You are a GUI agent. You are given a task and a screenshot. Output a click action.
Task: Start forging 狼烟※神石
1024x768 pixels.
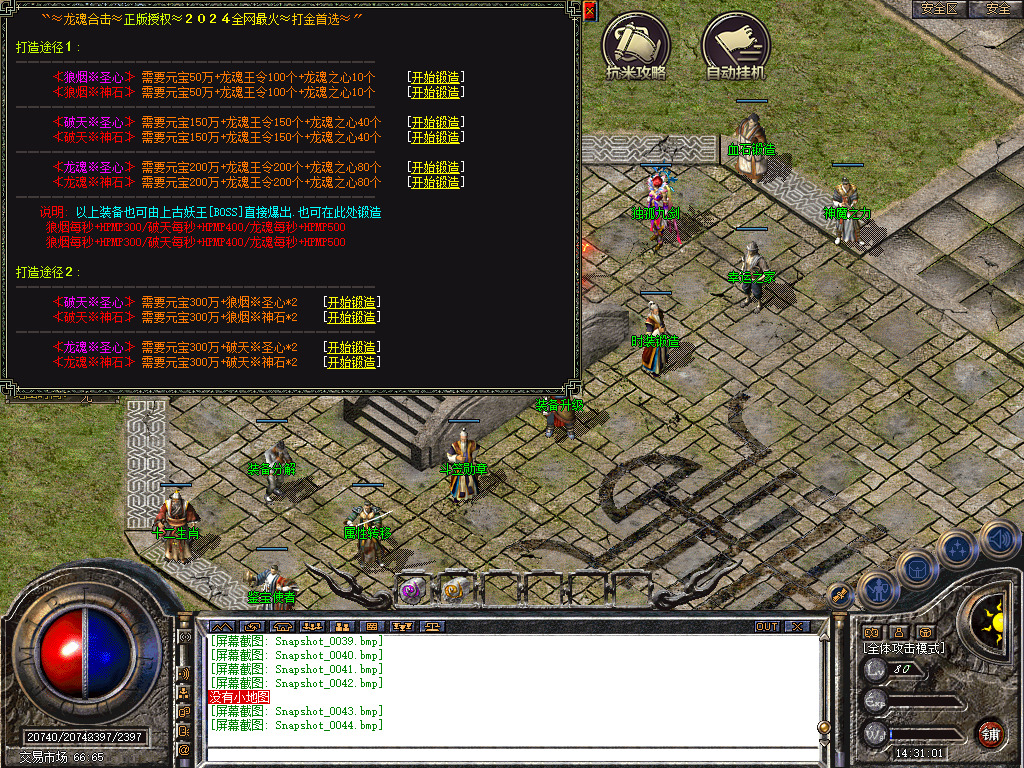435,93
